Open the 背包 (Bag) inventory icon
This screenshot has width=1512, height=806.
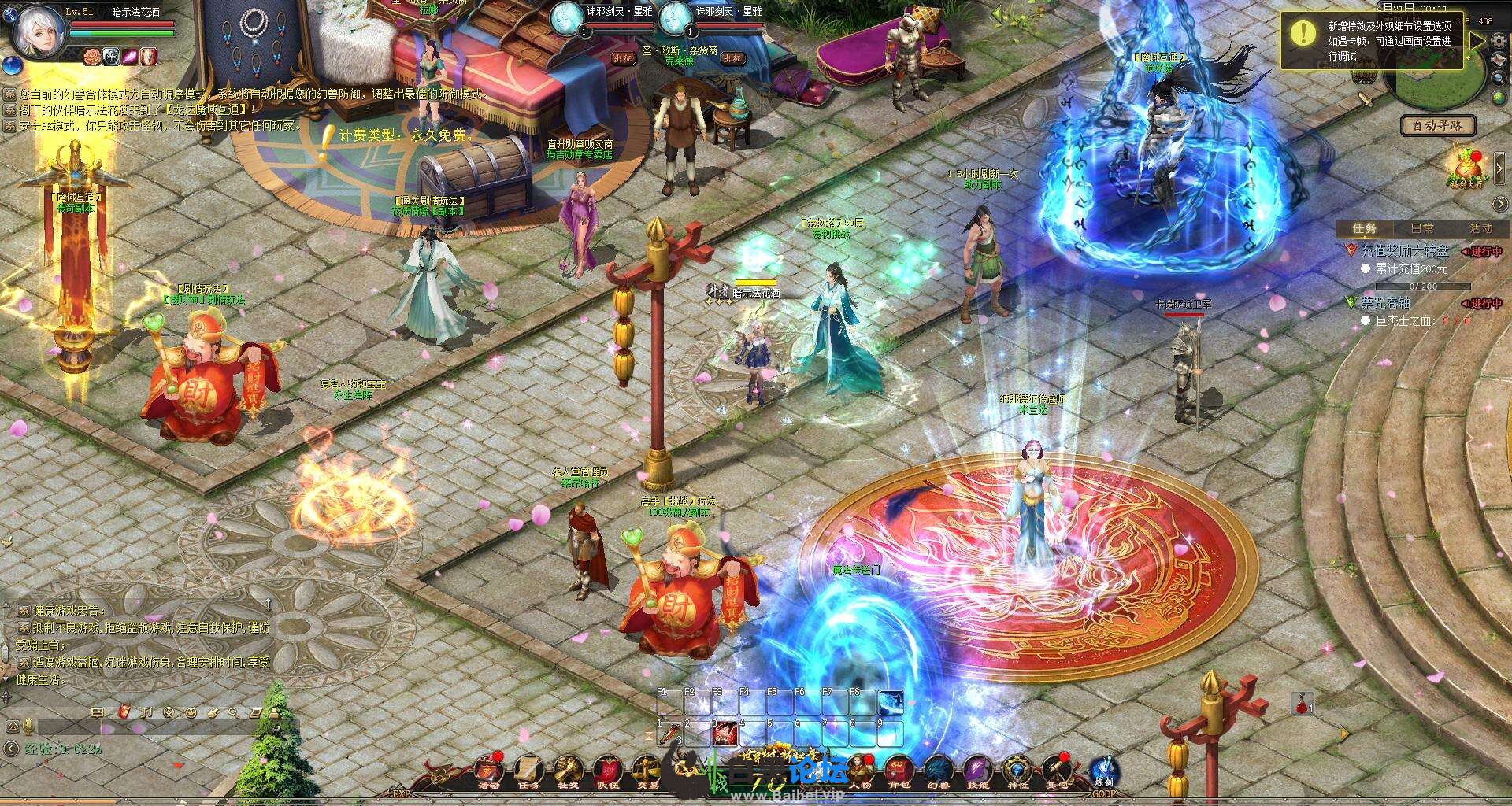point(899,771)
